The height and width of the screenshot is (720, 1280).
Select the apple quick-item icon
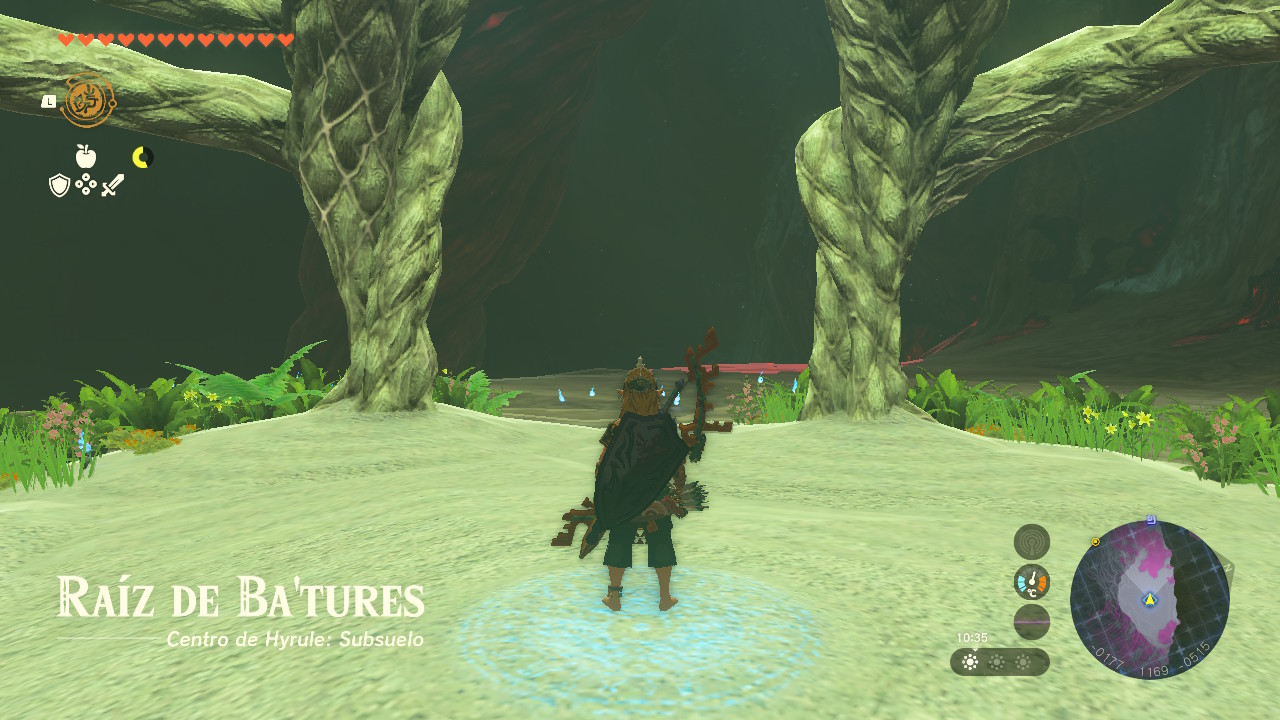pos(86,156)
